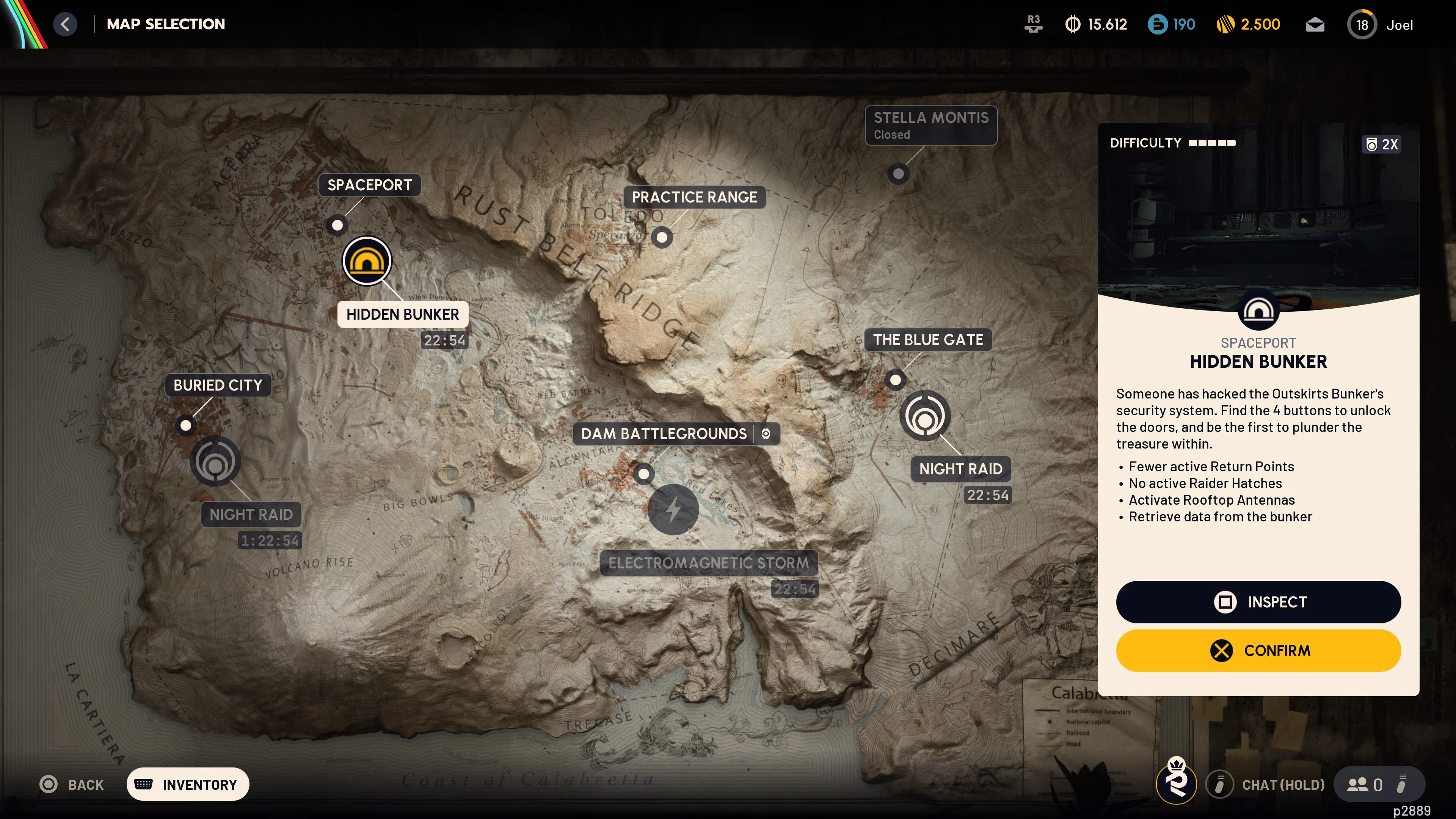Toggle the 2X reward multiplier
The height and width of the screenshot is (819, 1456).
pos(1382,144)
